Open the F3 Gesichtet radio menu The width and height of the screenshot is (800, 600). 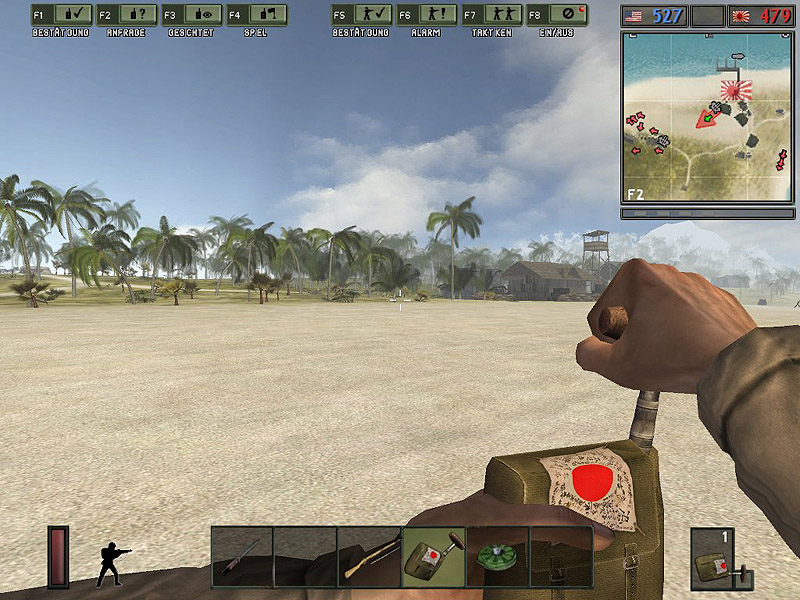[192, 15]
